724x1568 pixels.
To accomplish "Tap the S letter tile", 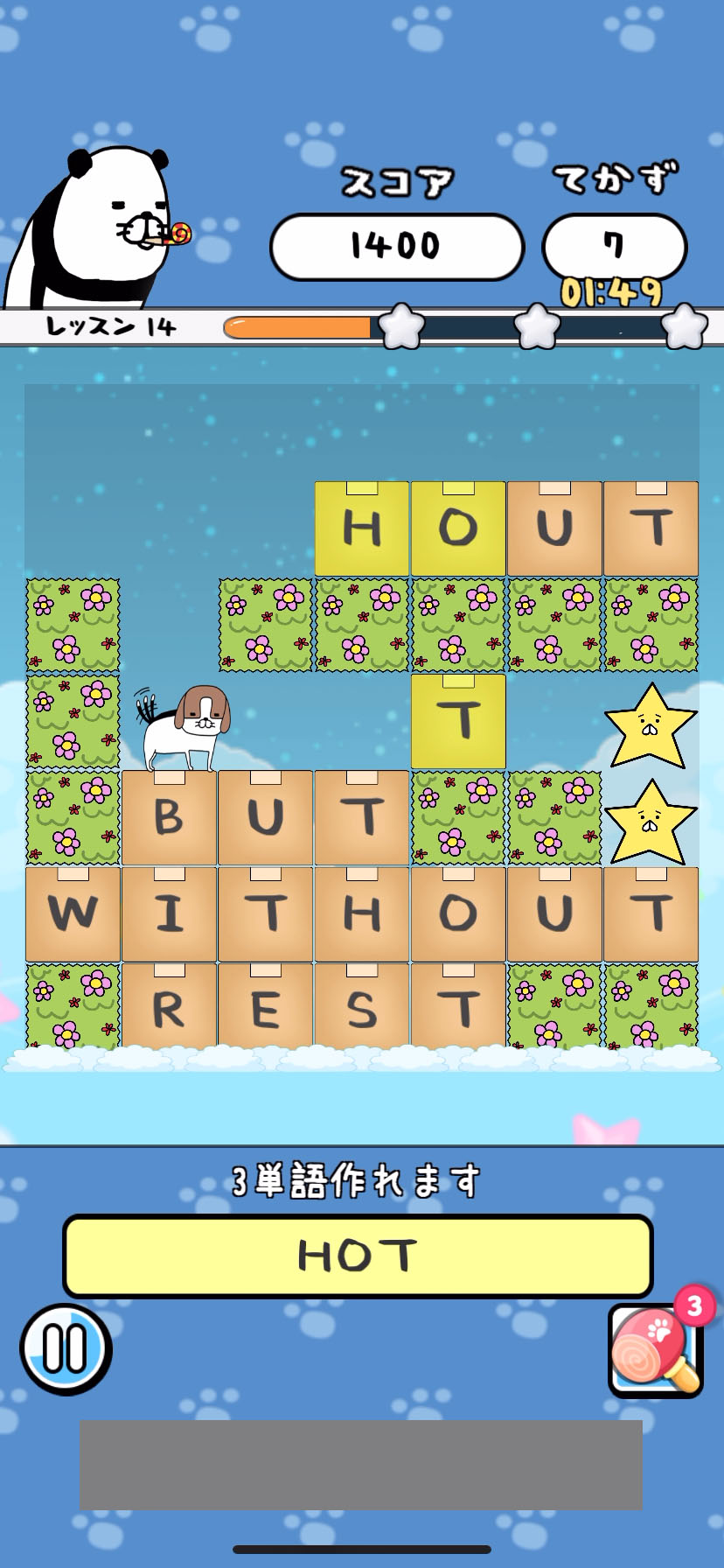I will (x=362, y=1009).
